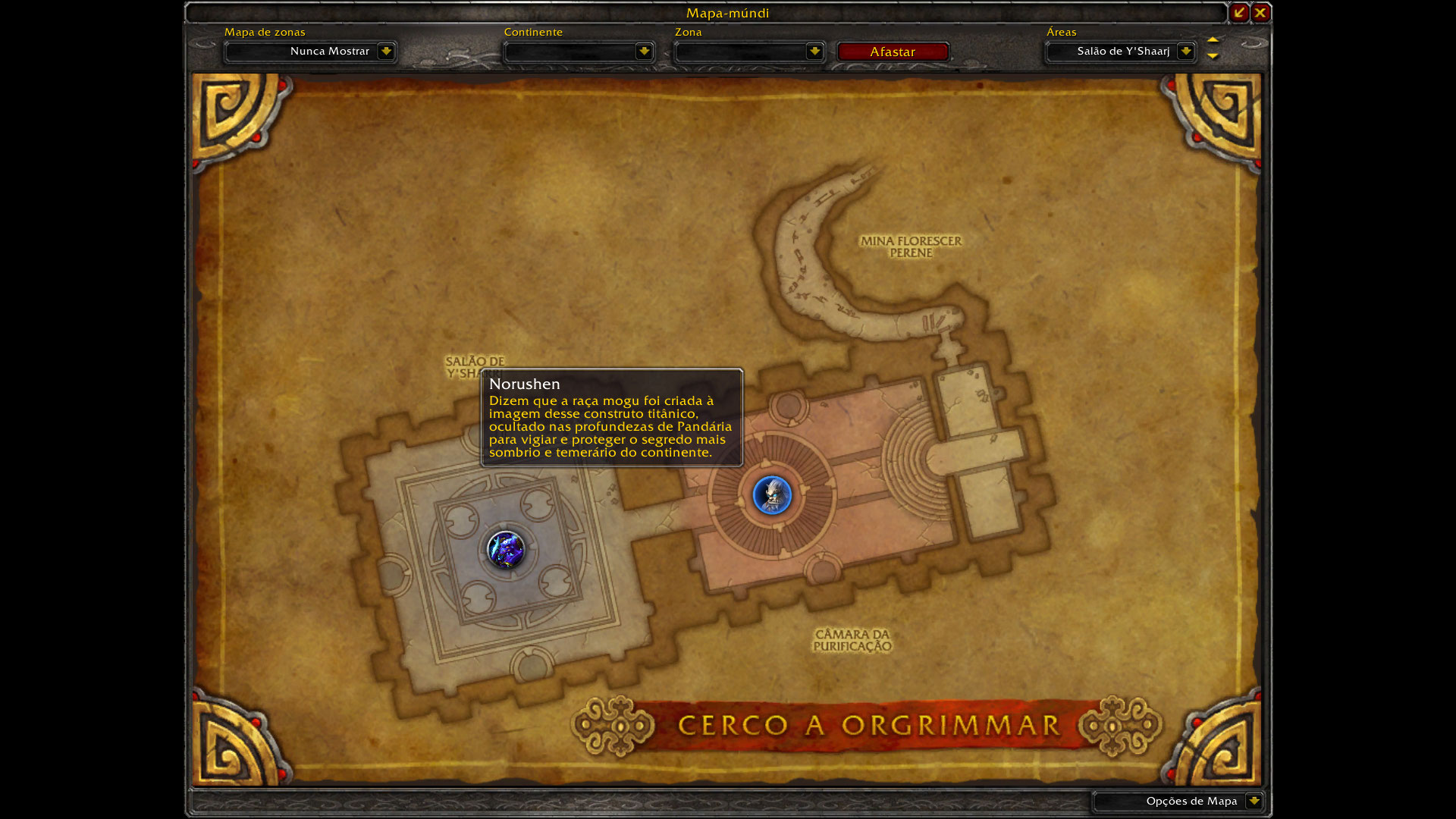The height and width of the screenshot is (819, 1456).
Task: Open the Mapa de zonas dropdown
Action: (x=386, y=52)
